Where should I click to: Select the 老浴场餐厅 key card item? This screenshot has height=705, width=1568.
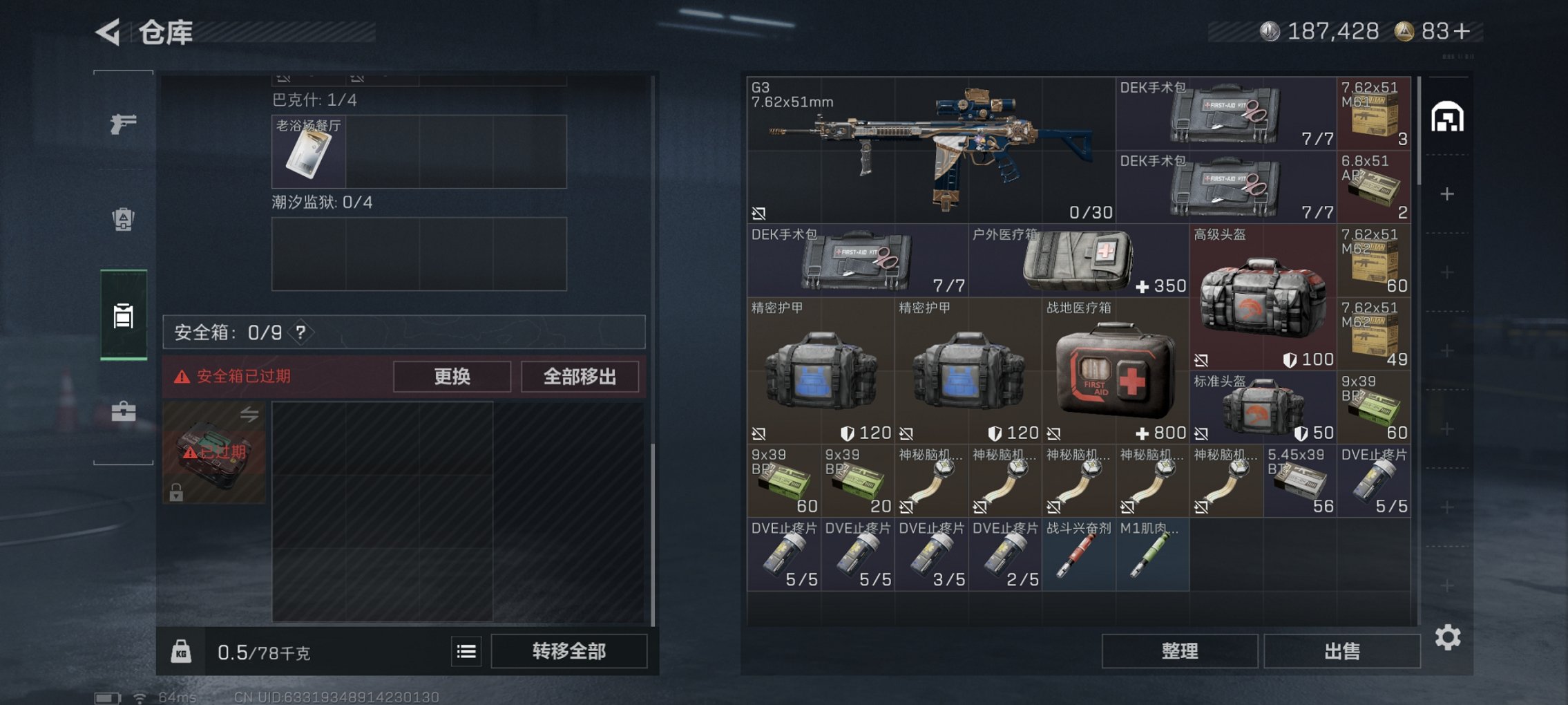pos(310,151)
